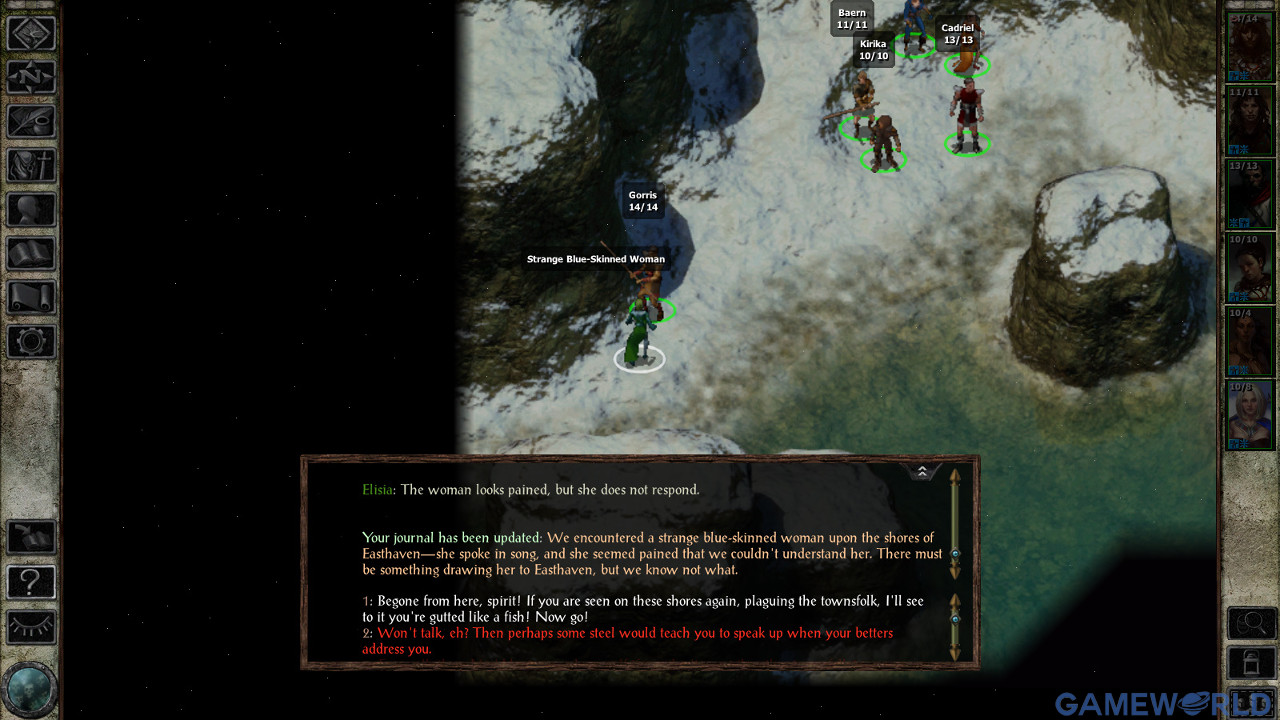The image size is (1280, 720).
Task: Open the area map with the compass icon
Action: (x=31, y=33)
